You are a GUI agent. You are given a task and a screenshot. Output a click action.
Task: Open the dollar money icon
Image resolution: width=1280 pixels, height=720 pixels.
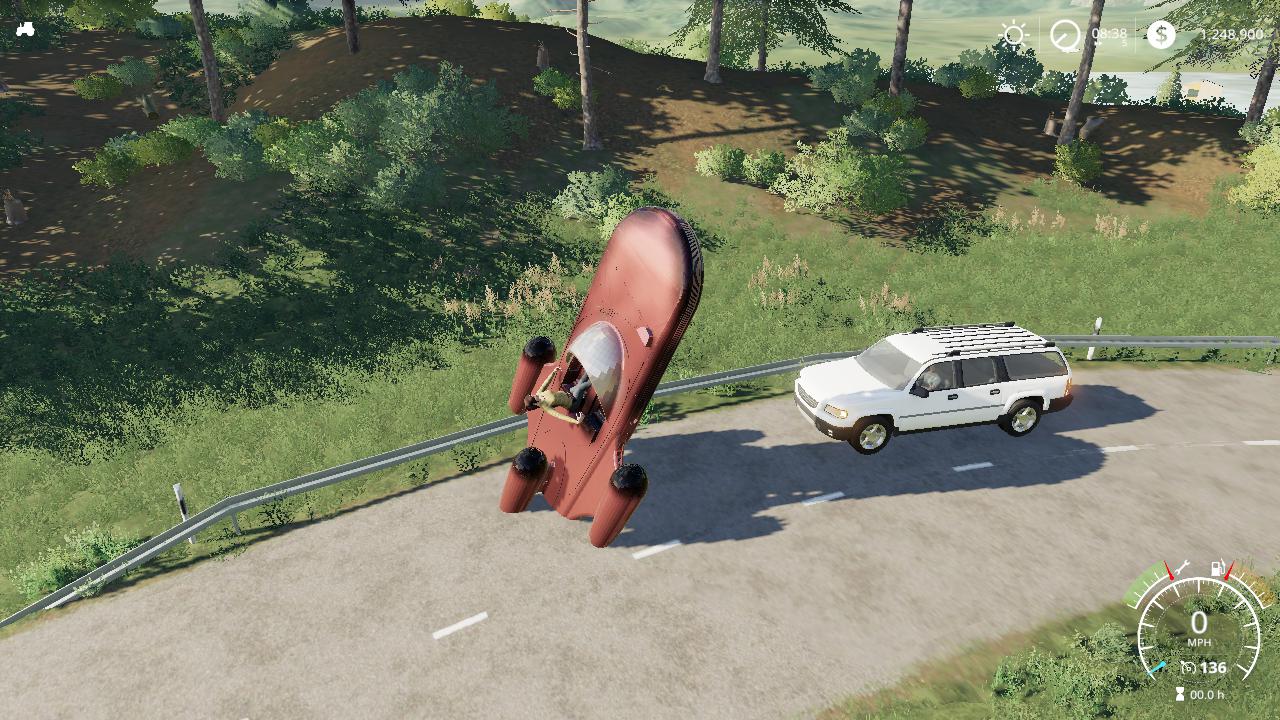coord(1161,35)
